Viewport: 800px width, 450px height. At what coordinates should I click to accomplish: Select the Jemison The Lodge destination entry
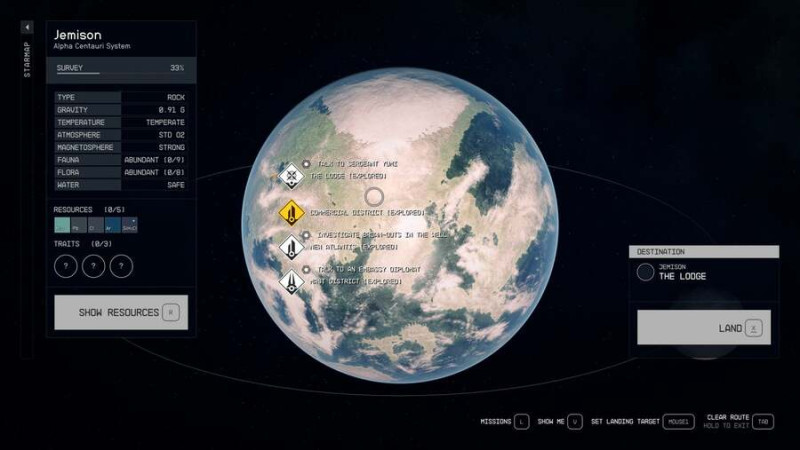[x=702, y=272]
